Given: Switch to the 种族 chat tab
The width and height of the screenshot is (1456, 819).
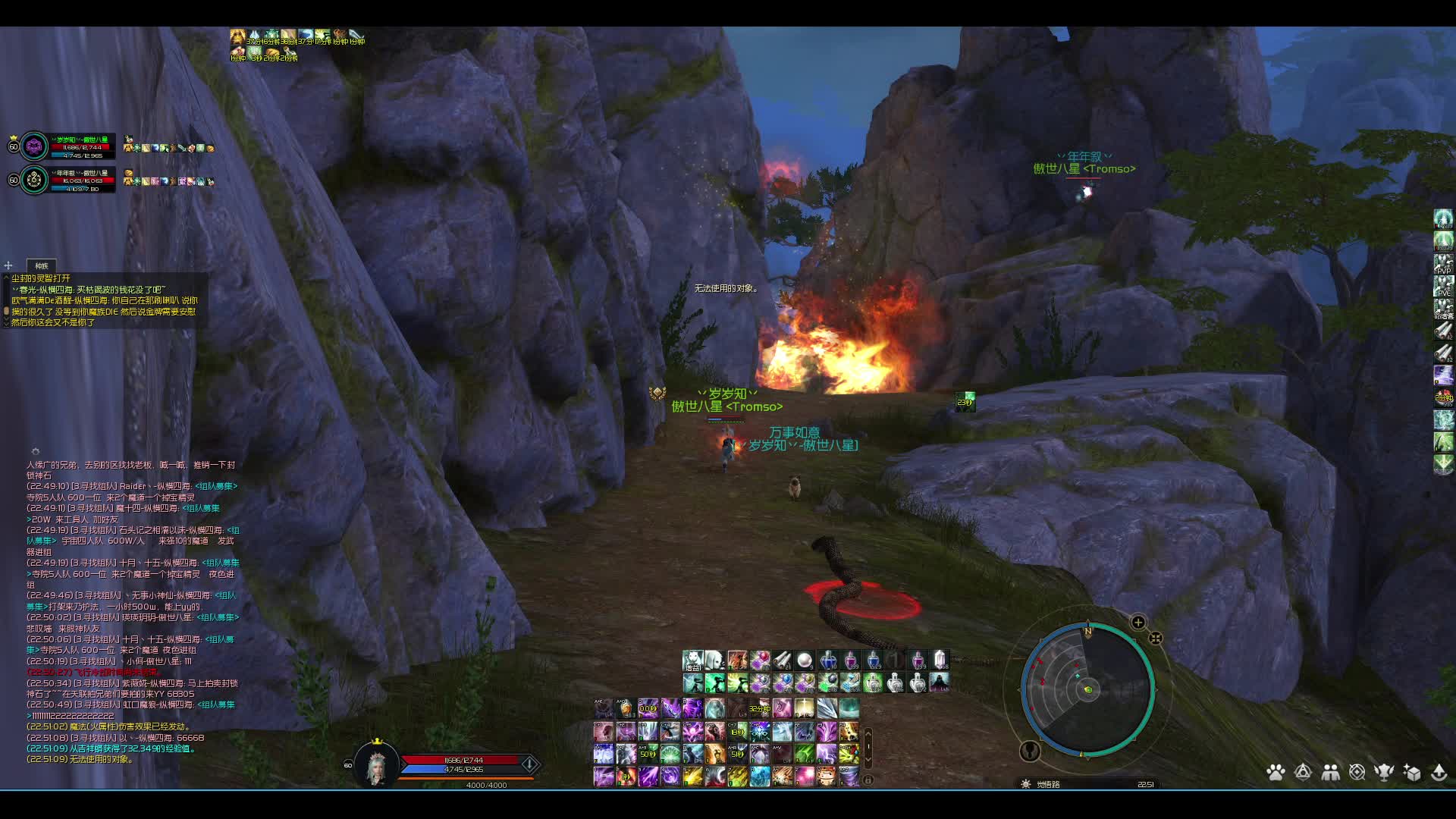Looking at the screenshot, I should coord(42,265).
